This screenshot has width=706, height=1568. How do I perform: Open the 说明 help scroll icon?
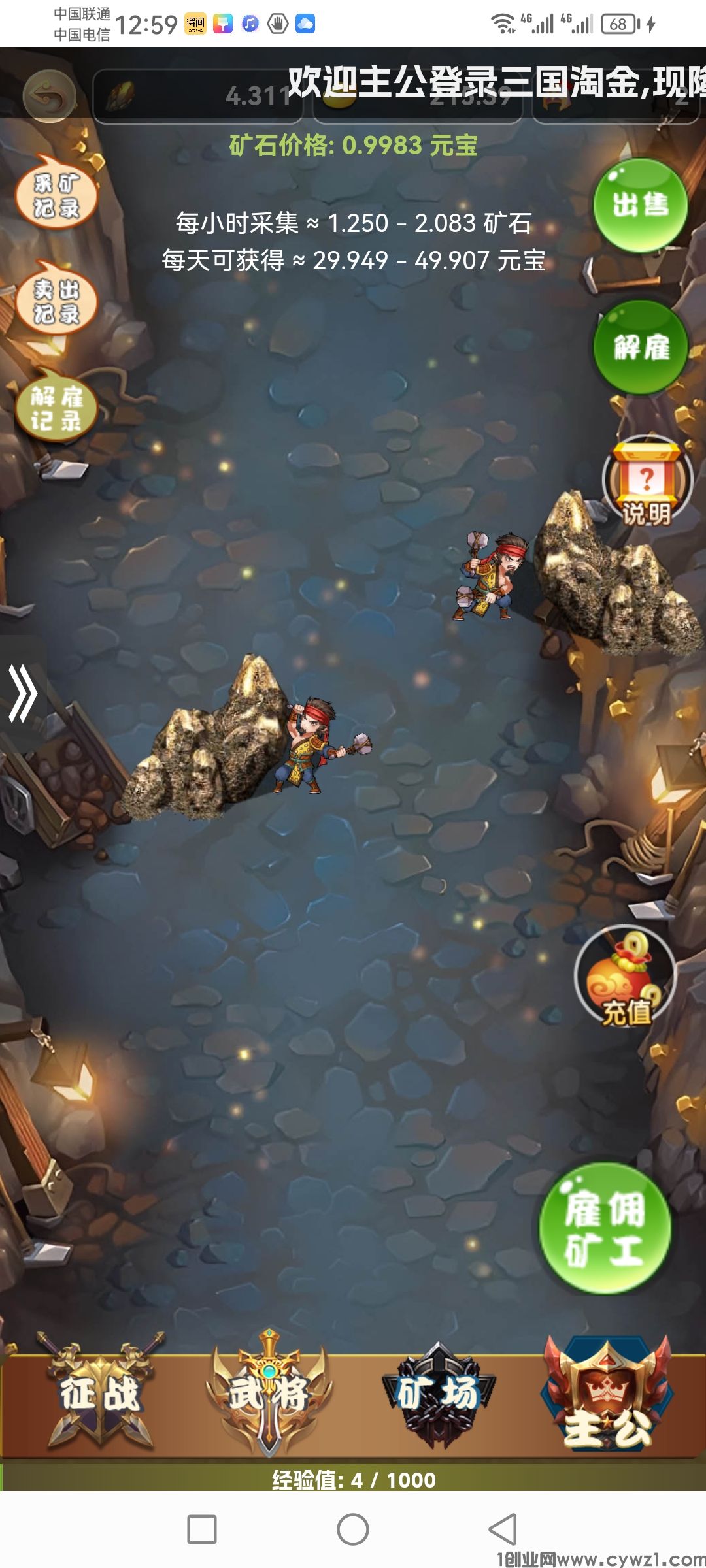coord(647,482)
